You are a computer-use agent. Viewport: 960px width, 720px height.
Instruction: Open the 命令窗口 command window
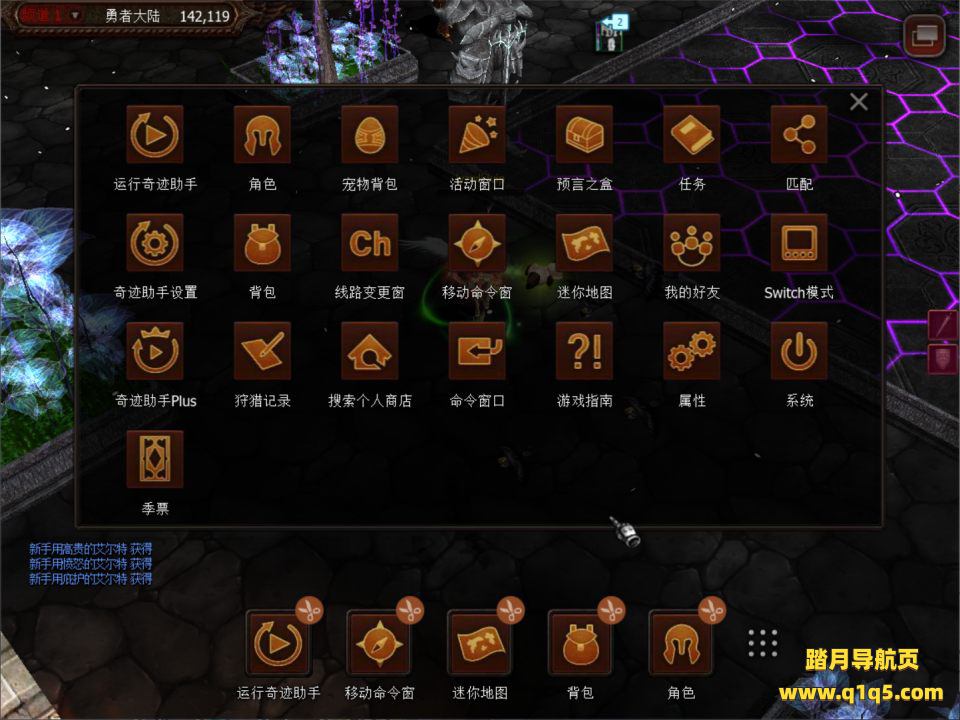(x=477, y=351)
